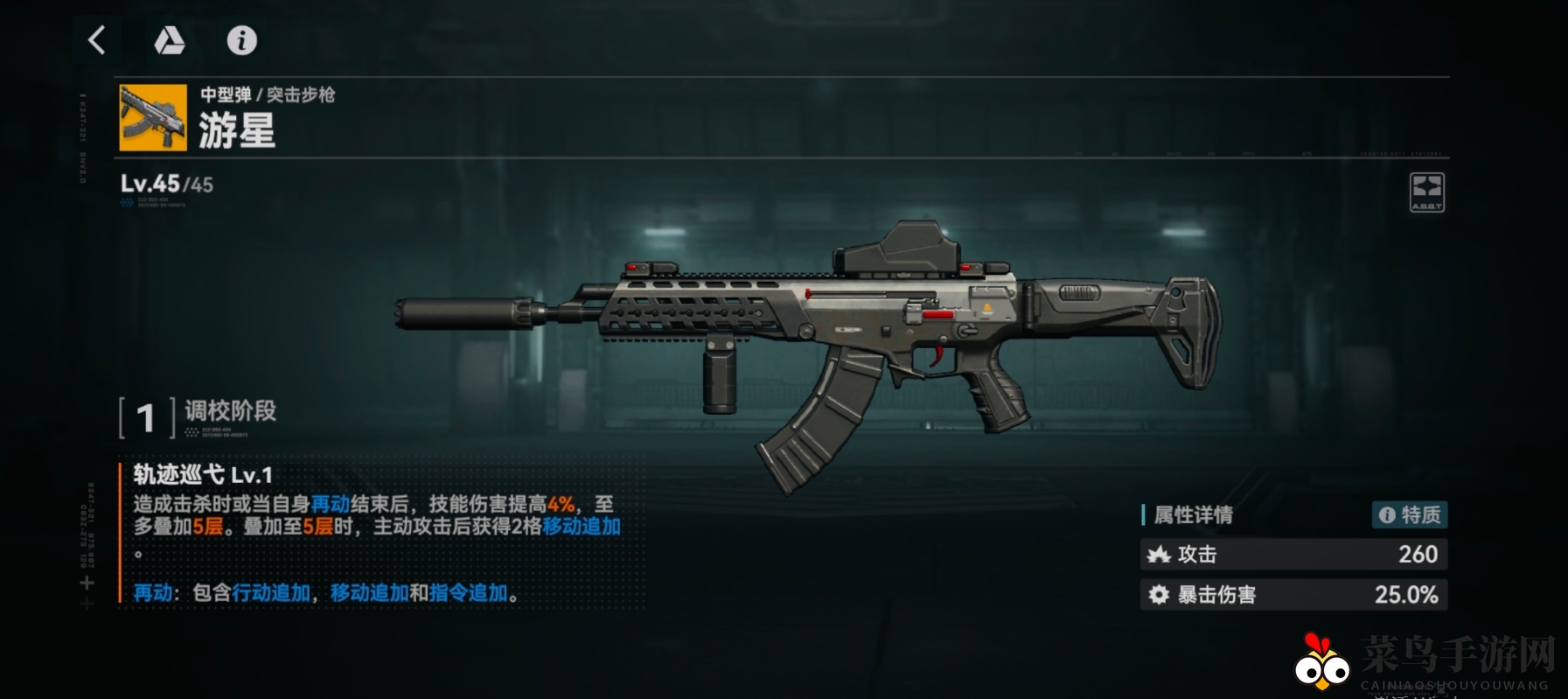This screenshot has width=1568, height=699.
Task: Select the 游星 weapon thumbnail
Action: (x=153, y=118)
